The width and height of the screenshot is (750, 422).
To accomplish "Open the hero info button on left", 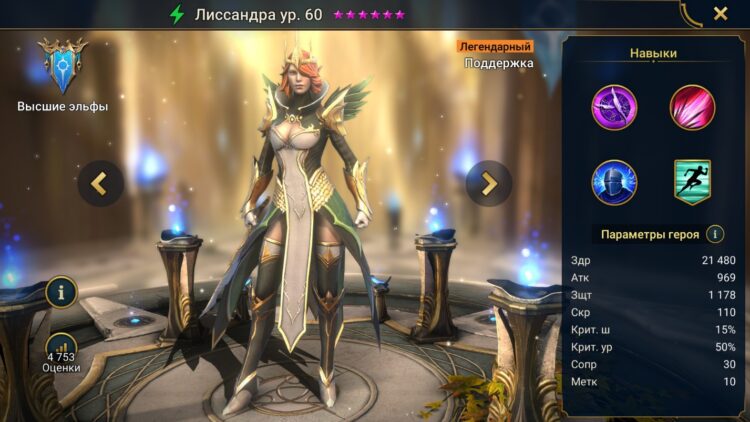I will [x=61, y=293].
